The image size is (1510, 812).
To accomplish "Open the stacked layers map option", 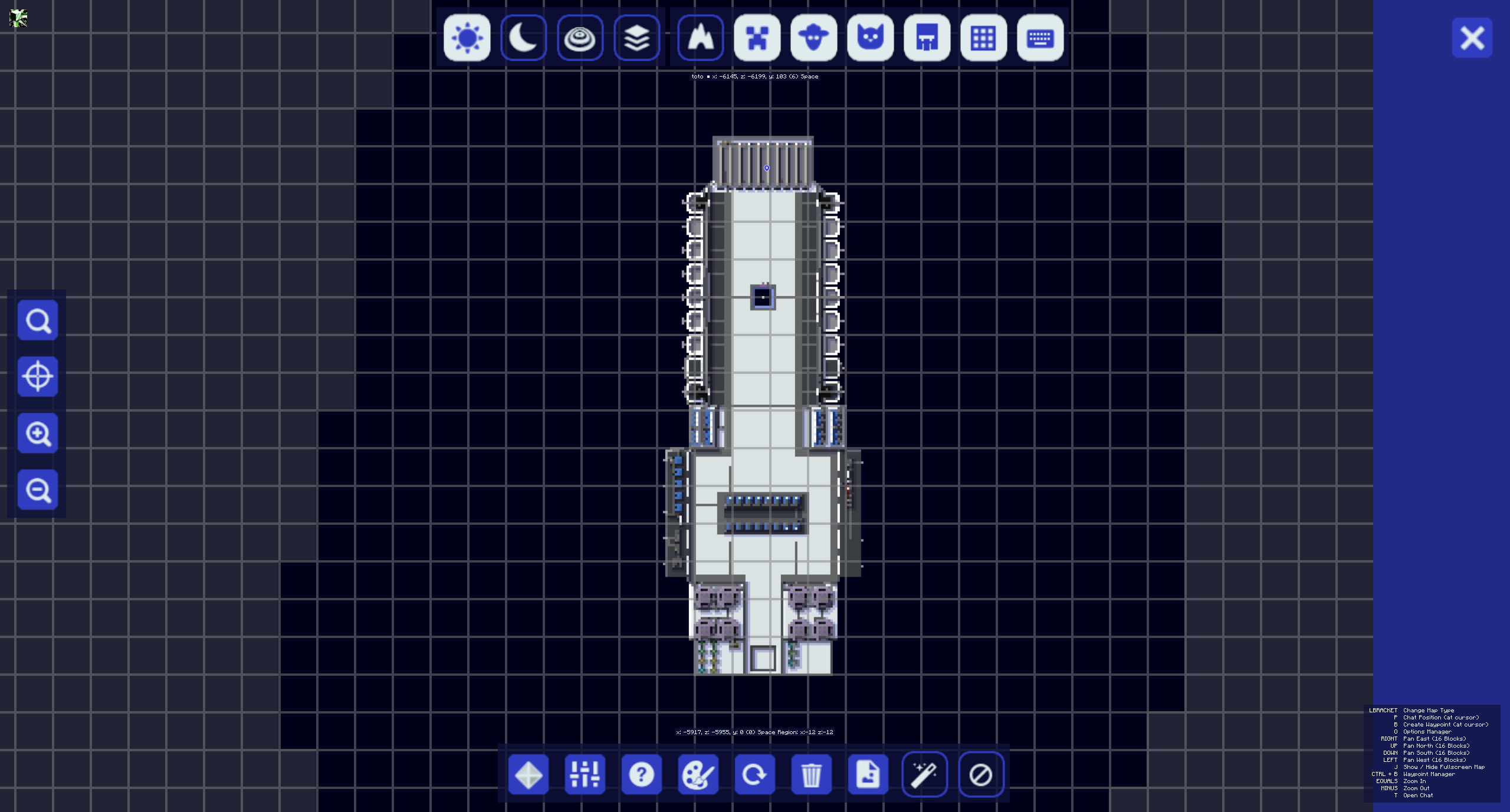I will (636, 38).
